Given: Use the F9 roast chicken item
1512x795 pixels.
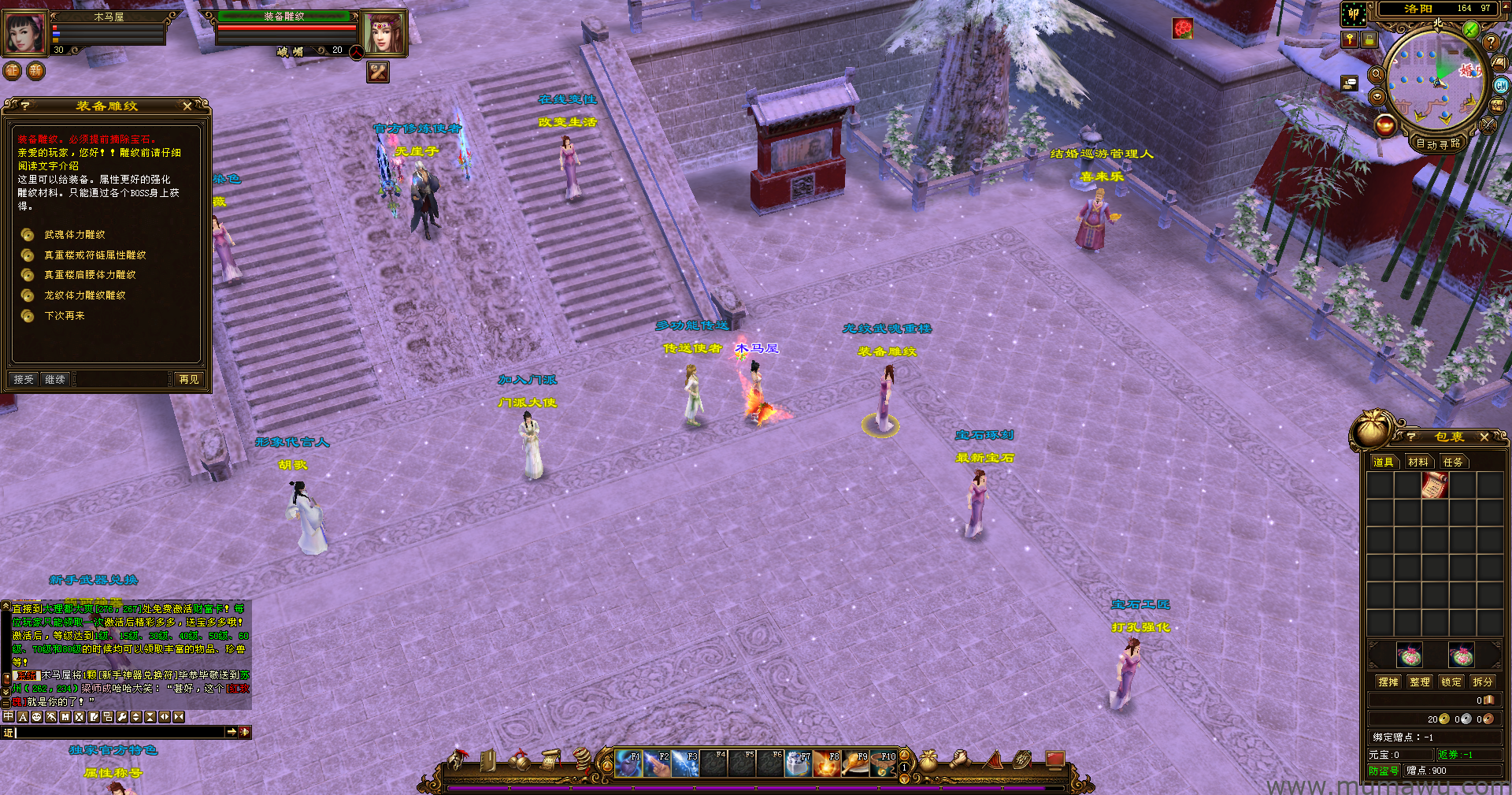Looking at the screenshot, I should [x=855, y=763].
